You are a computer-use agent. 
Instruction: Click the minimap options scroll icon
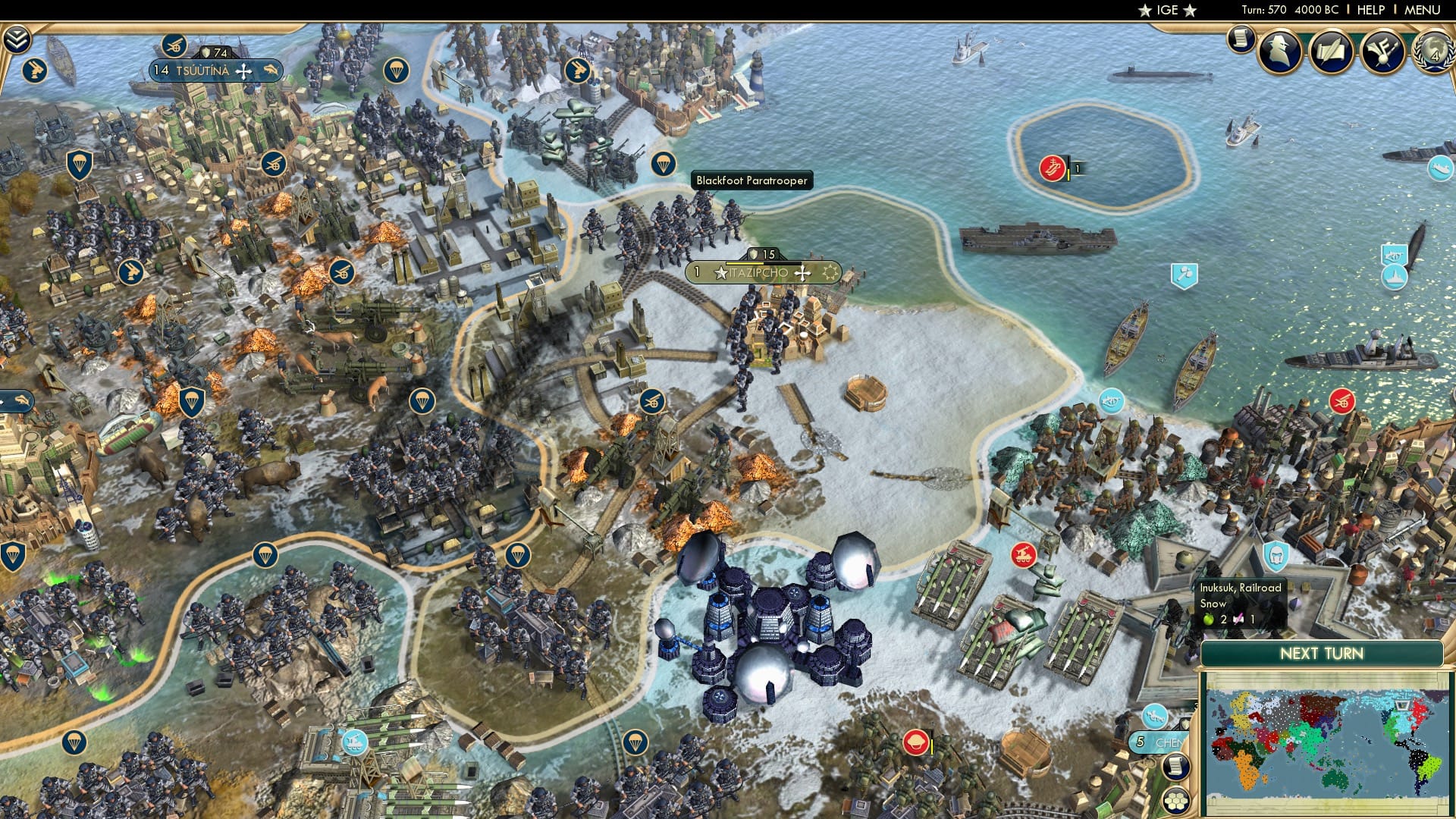click(x=1176, y=766)
